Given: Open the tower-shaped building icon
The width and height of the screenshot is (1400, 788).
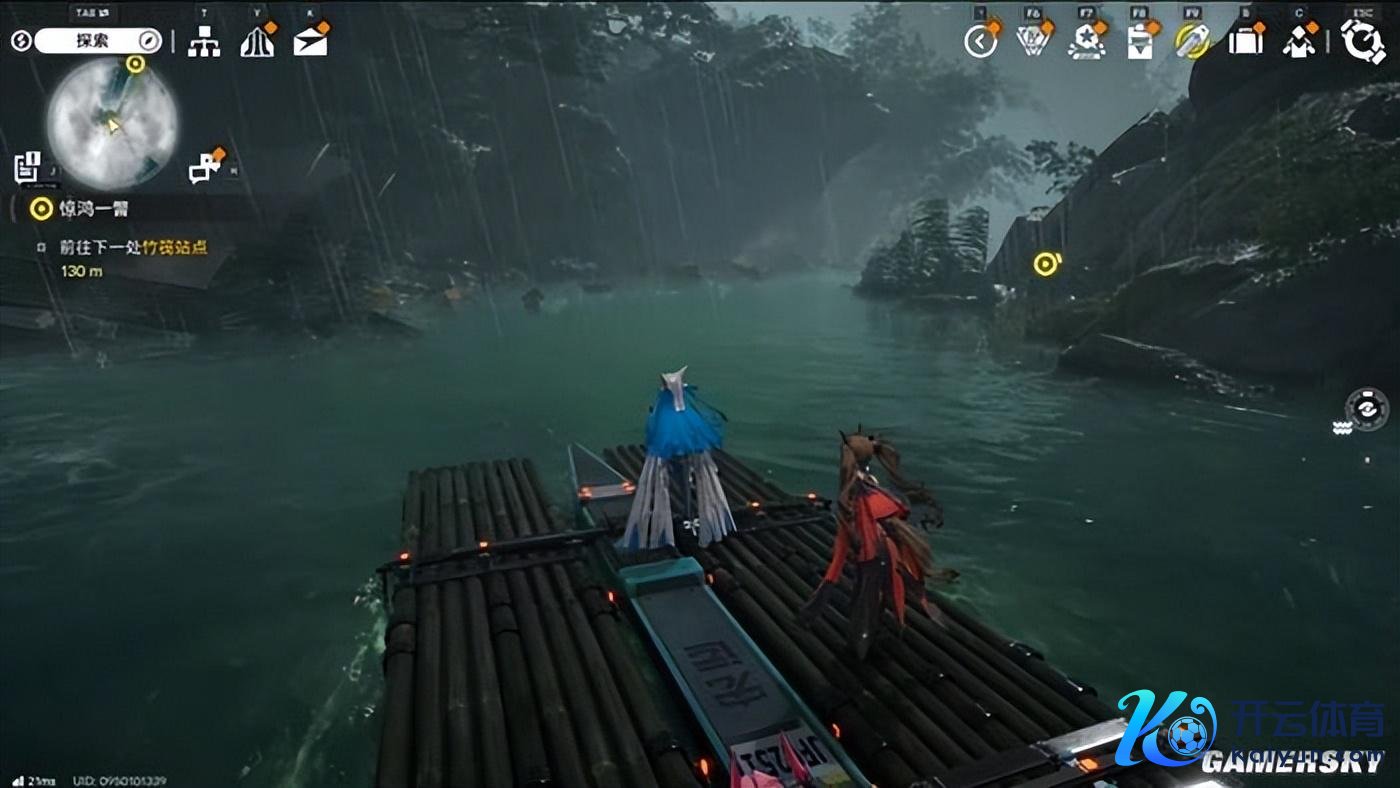Looking at the screenshot, I should coord(257,41).
